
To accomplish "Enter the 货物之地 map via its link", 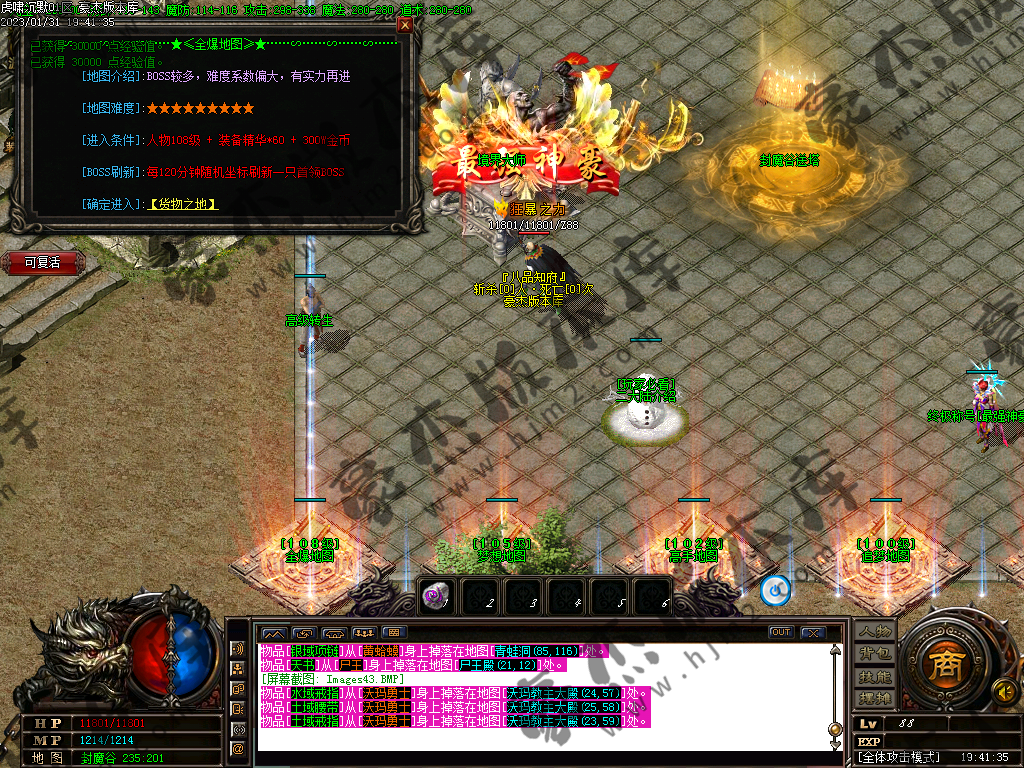I will coord(184,204).
